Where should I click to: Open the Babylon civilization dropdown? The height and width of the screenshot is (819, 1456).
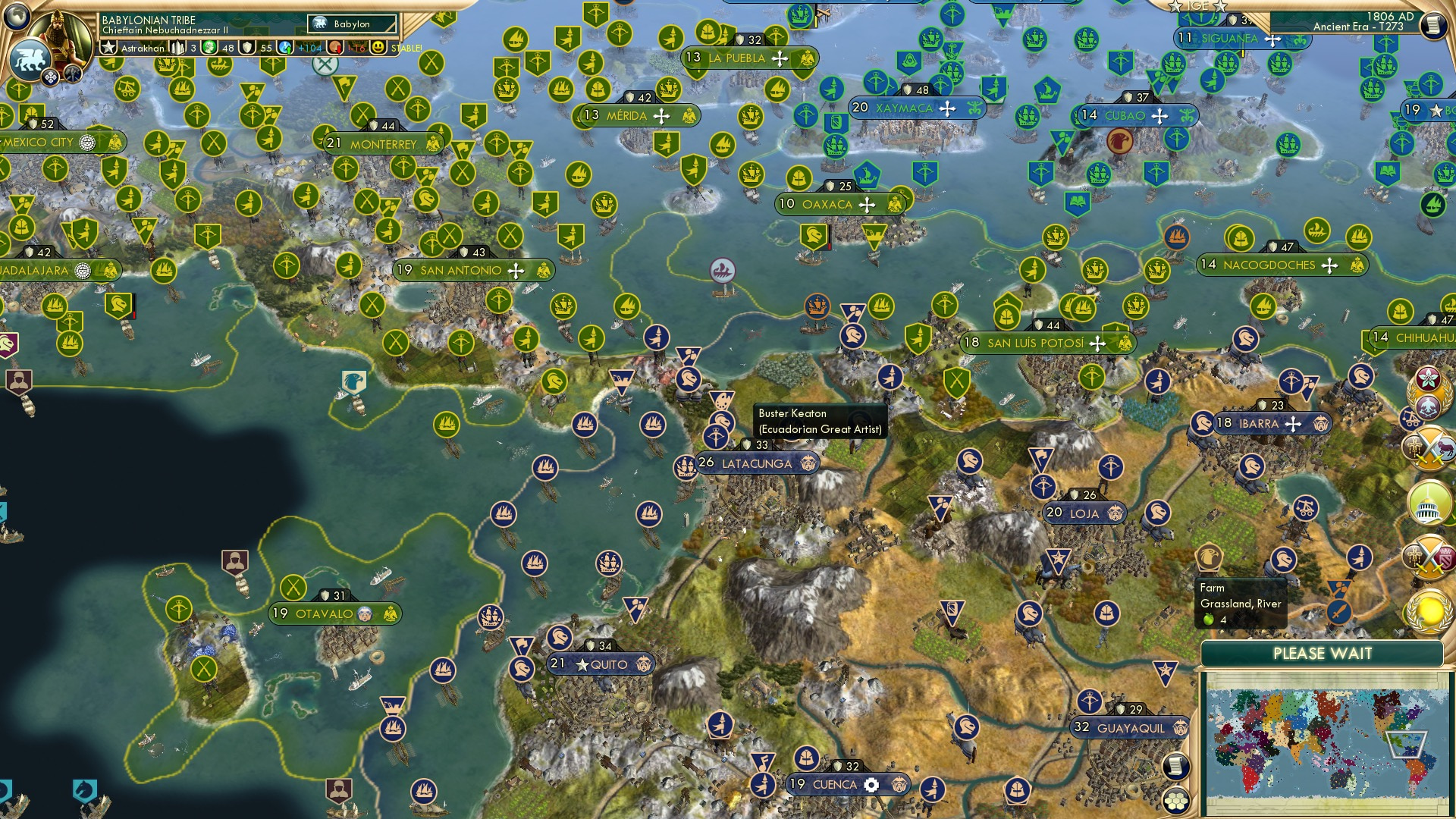[353, 24]
